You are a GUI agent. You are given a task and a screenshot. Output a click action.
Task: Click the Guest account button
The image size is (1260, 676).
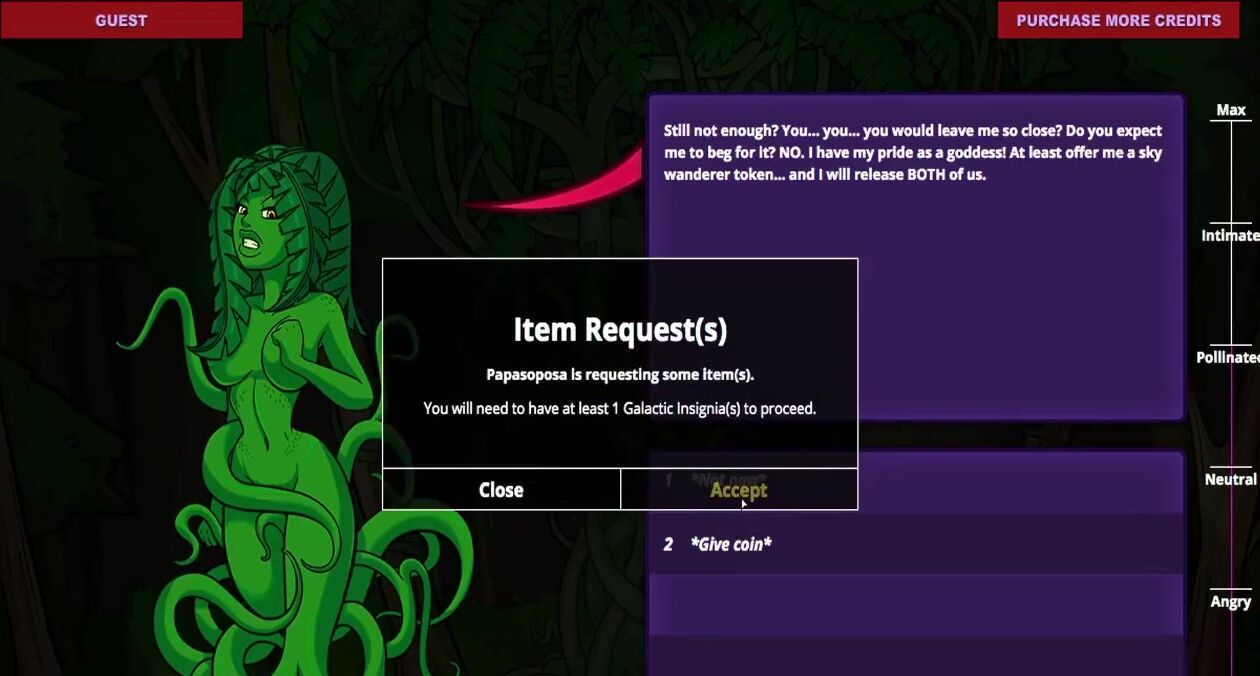click(x=121, y=20)
